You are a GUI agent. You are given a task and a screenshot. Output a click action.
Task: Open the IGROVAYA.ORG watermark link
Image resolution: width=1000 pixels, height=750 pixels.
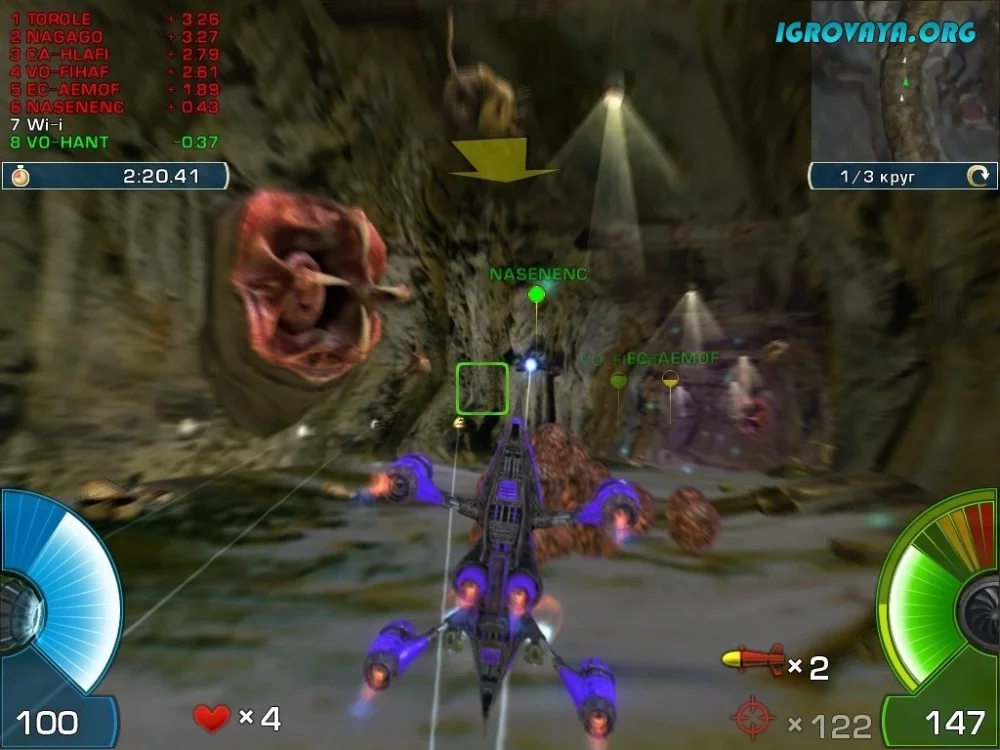(x=876, y=32)
